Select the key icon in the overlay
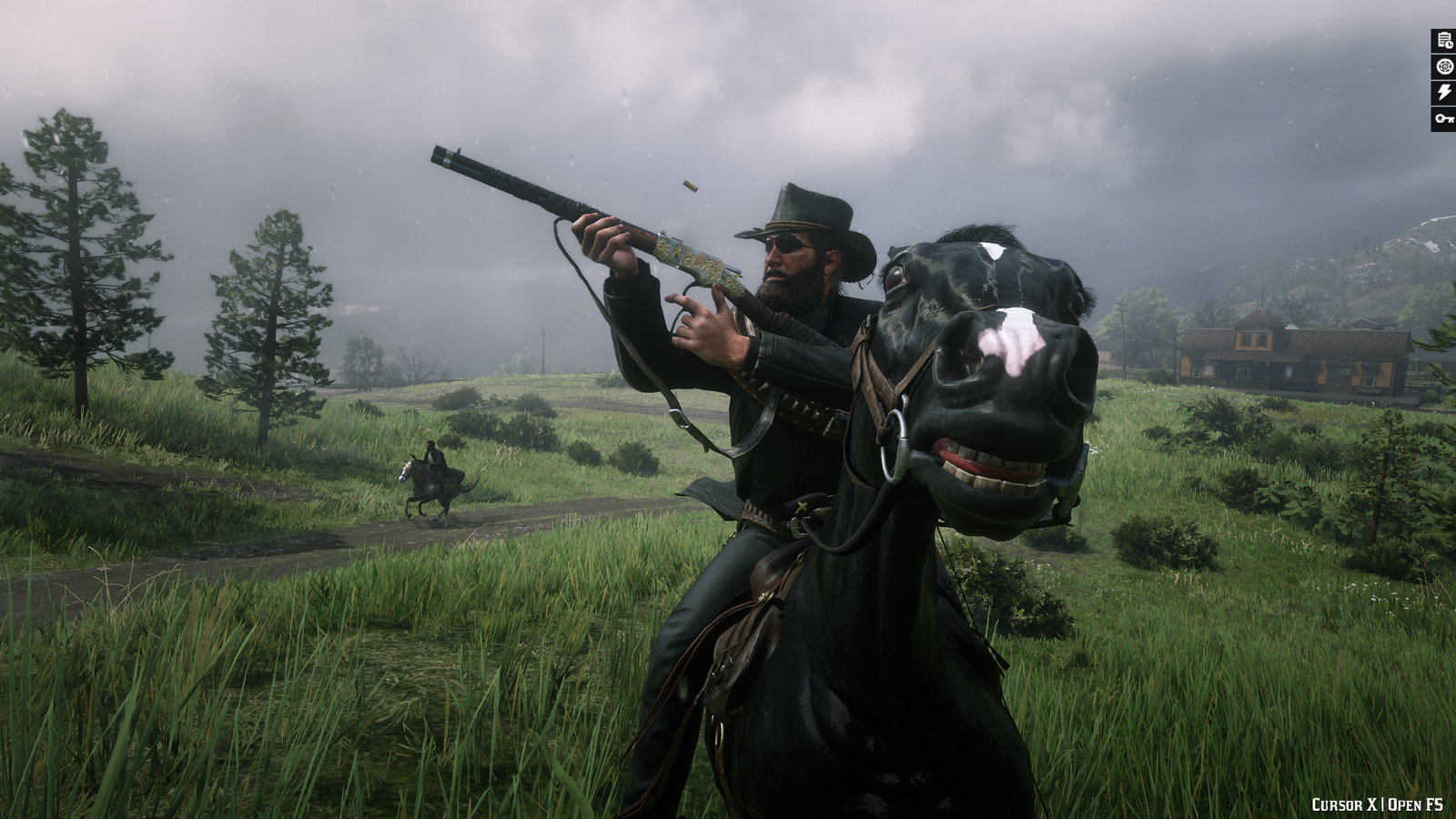 point(1444,118)
